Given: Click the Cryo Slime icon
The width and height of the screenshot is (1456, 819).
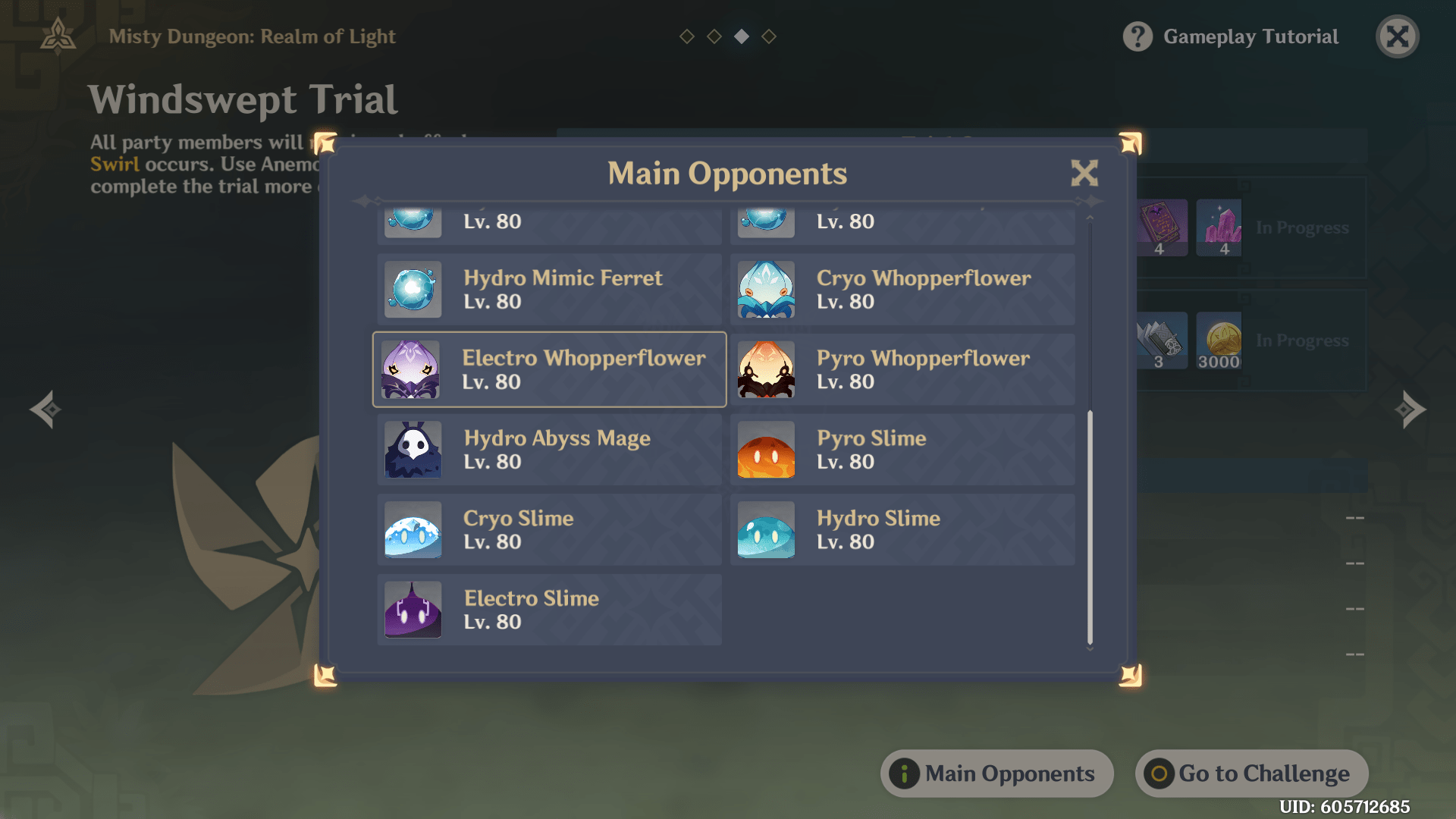Looking at the screenshot, I should (x=413, y=530).
